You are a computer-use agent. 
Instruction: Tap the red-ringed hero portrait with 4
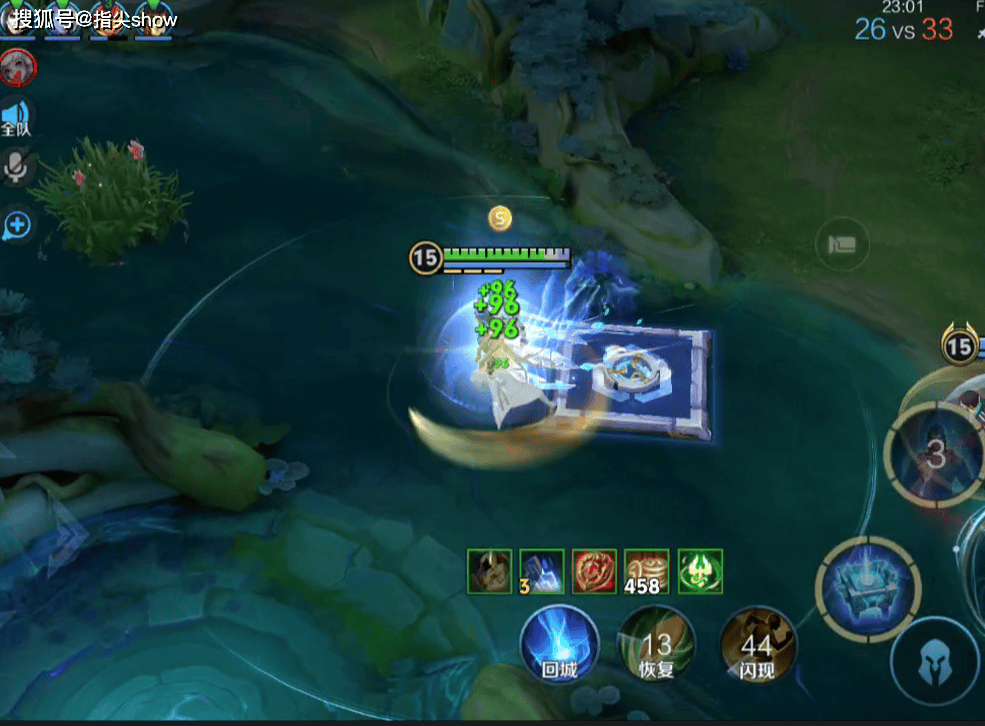coord(17,67)
